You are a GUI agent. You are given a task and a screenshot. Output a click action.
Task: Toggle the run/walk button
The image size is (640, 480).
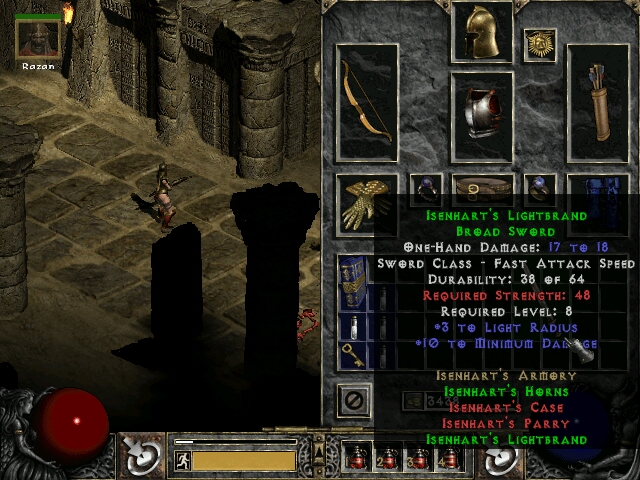point(182,461)
